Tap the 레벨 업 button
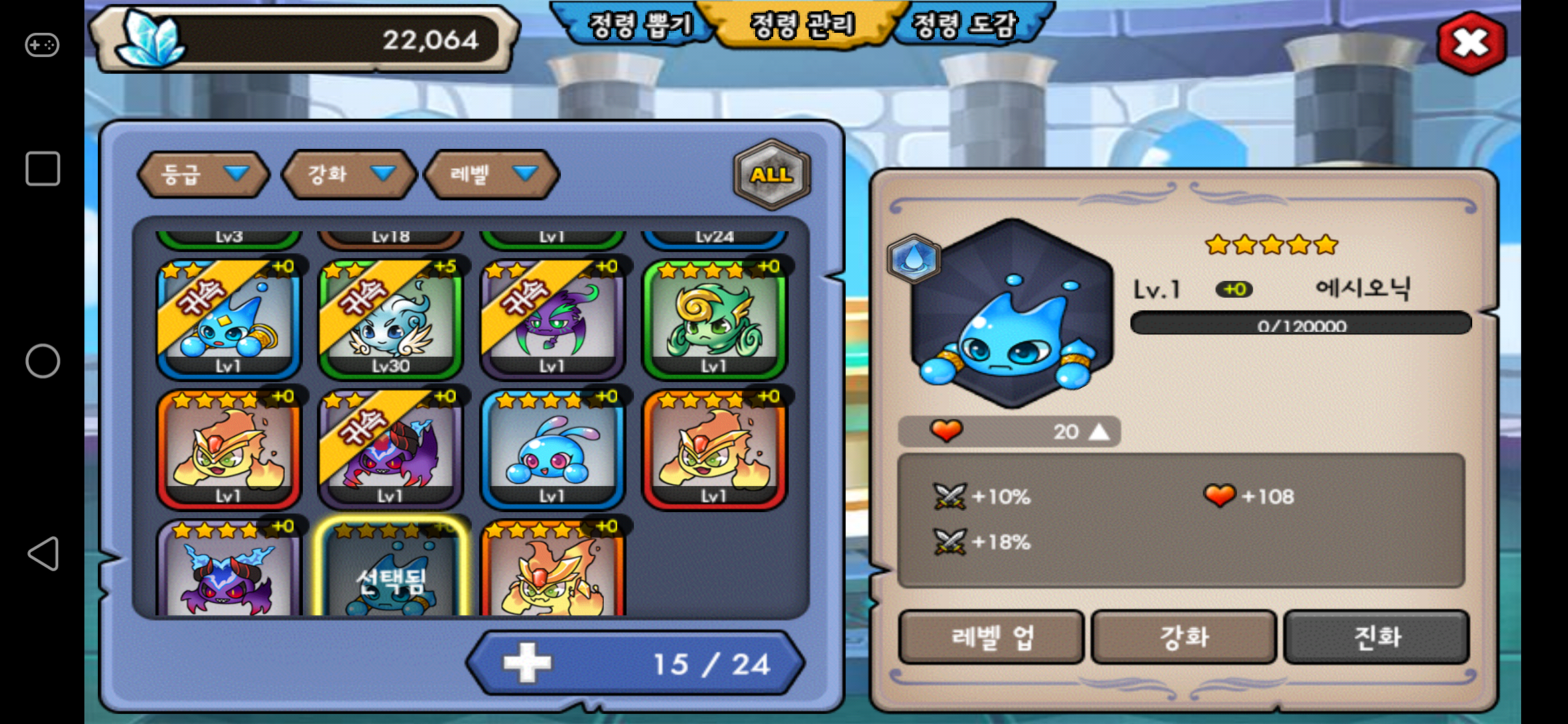This screenshot has height=724, width=1568. [990, 637]
